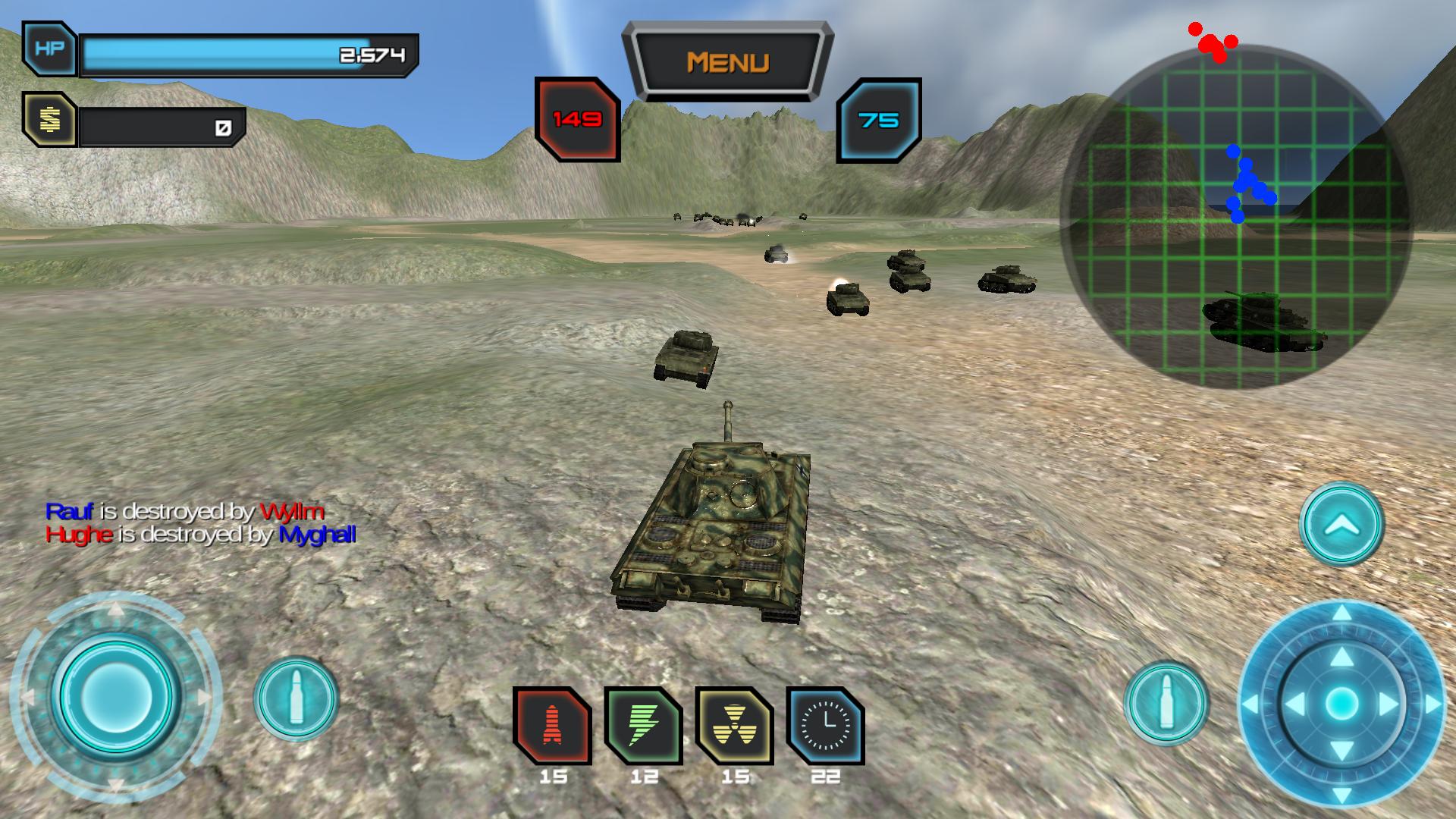The image size is (1456, 819).
Task: Click the name Wyllm in the kill feed
Action: (x=290, y=513)
